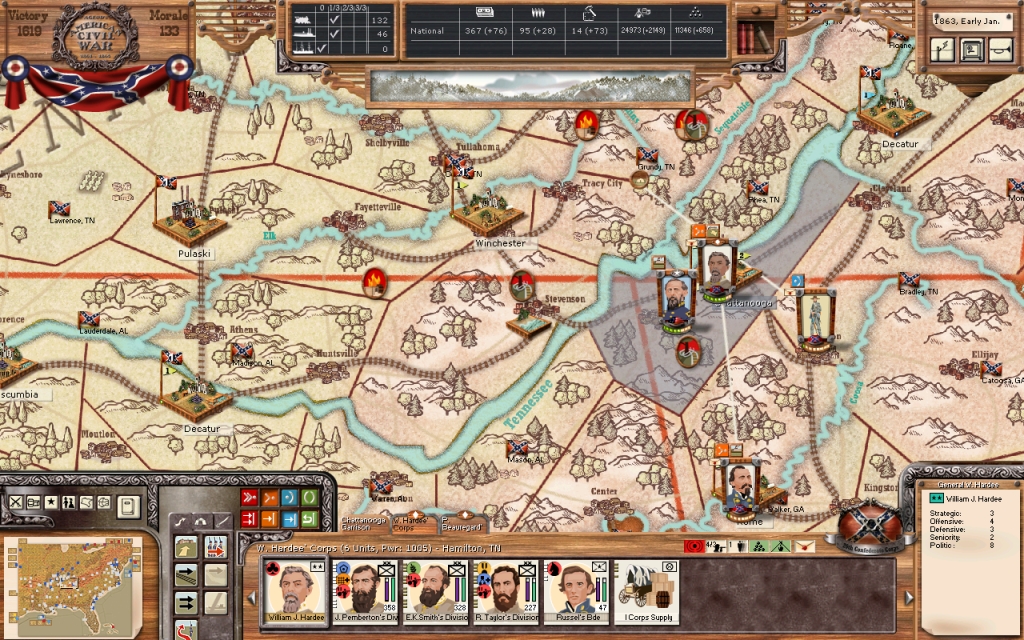Image resolution: width=1024 pixels, height=640 pixels.
Task: Toggle the star map filter button
Action: 51,502
